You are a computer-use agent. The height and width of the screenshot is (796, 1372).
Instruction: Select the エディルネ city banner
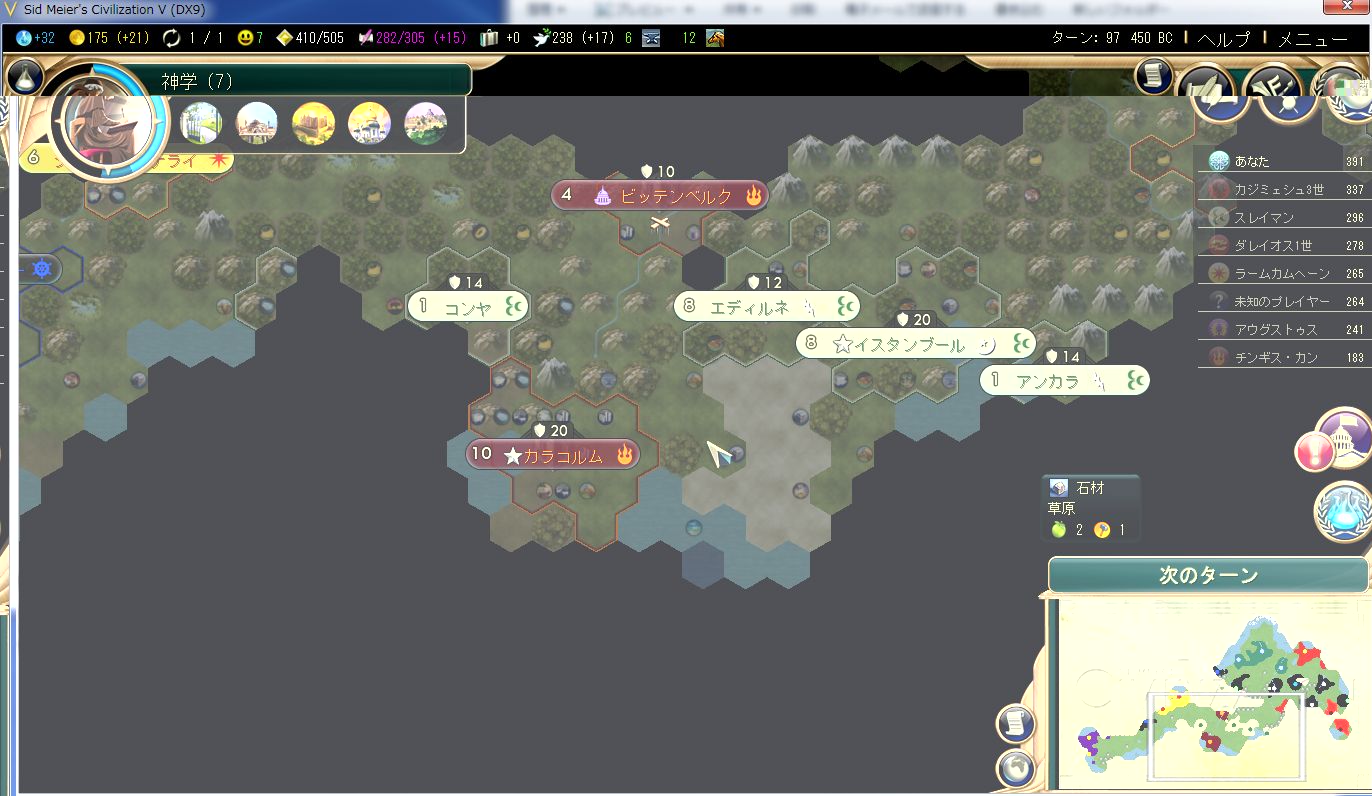coord(766,307)
